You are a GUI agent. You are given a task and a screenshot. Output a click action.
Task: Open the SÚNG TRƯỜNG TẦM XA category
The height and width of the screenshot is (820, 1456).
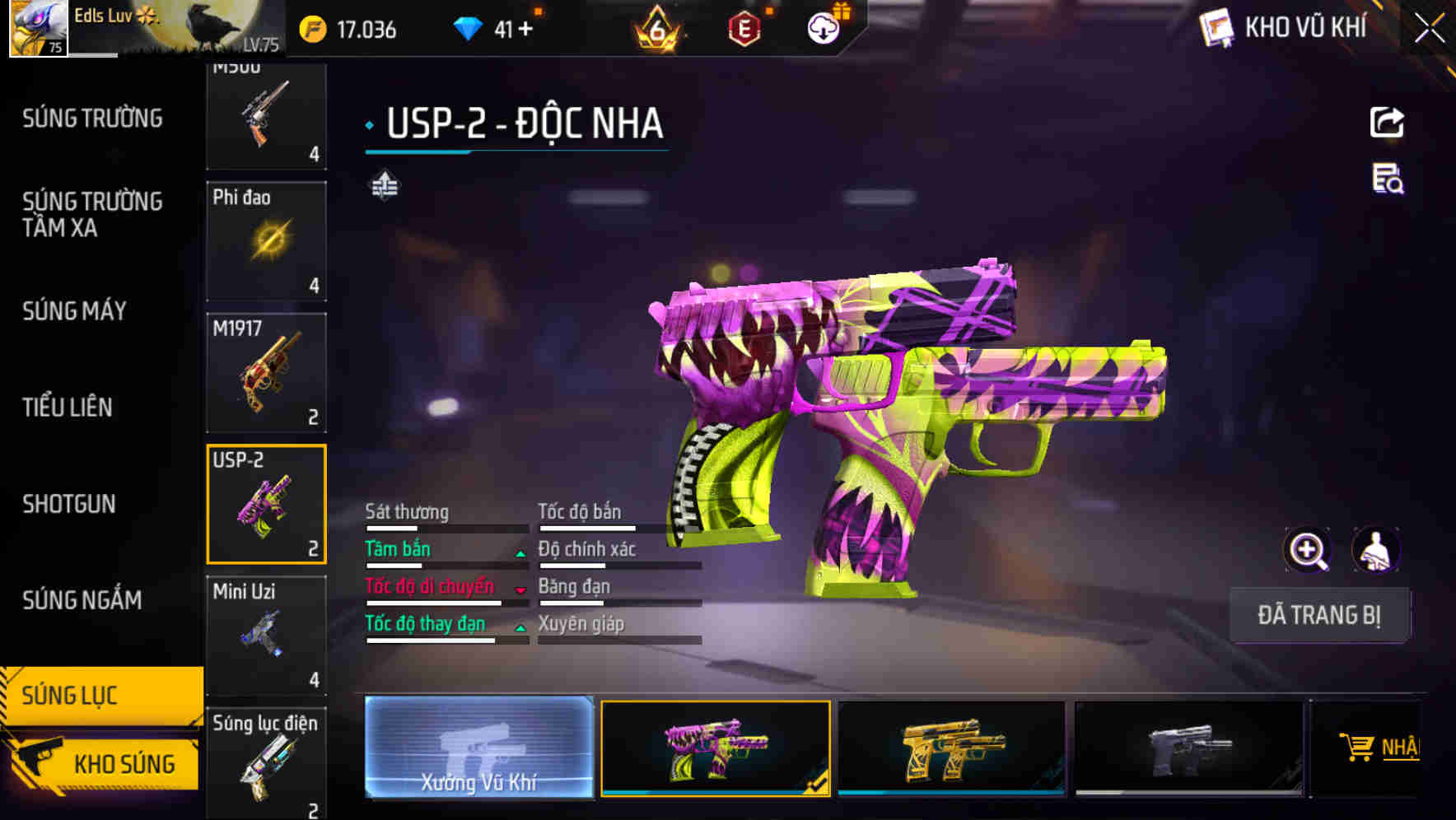click(x=92, y=215)
